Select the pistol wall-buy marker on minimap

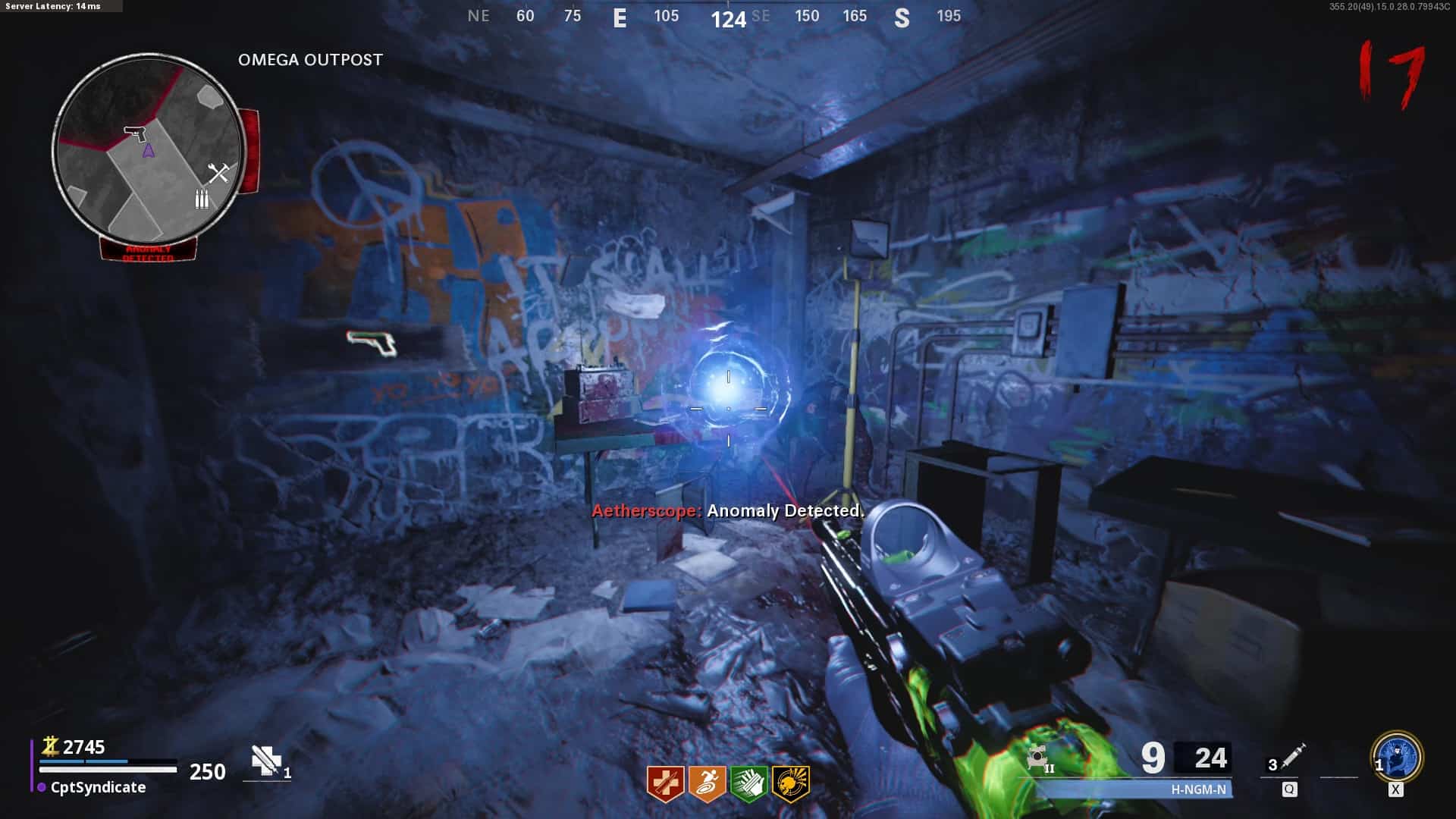[136, 133]
